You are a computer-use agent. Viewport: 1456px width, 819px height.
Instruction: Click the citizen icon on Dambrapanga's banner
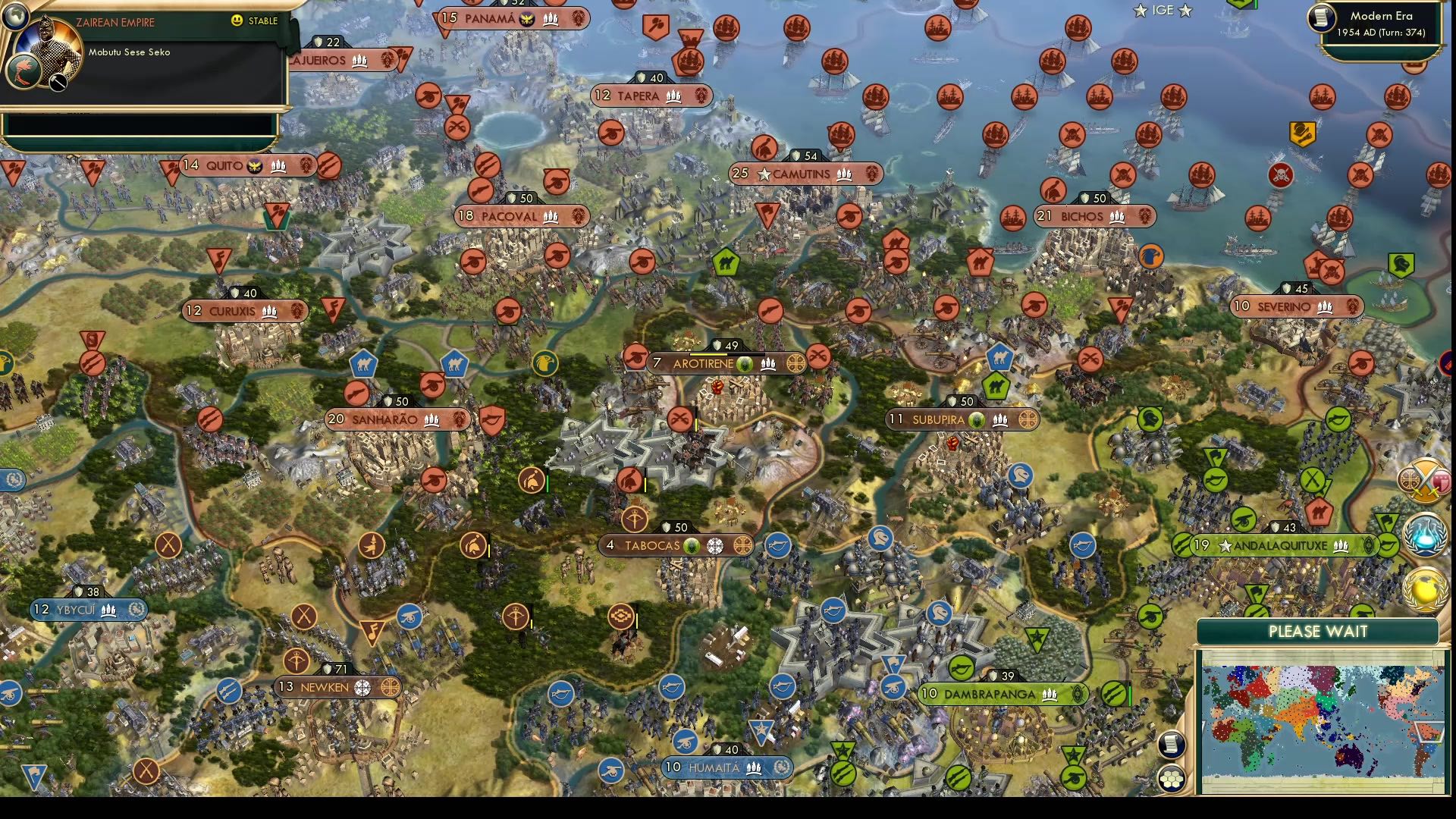pyautogui.click(x=1050, y=693)
